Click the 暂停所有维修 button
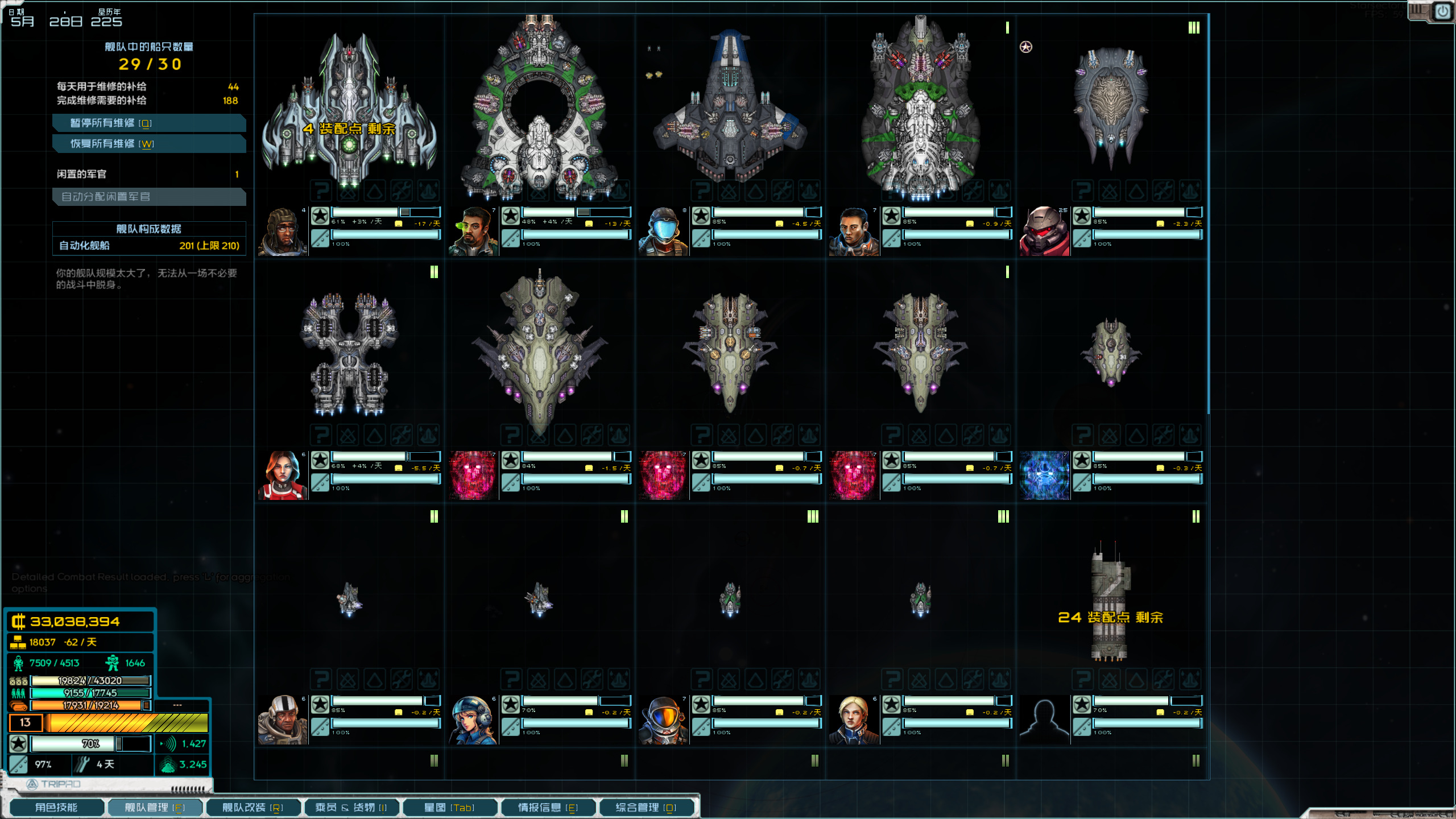 (149, 123)
